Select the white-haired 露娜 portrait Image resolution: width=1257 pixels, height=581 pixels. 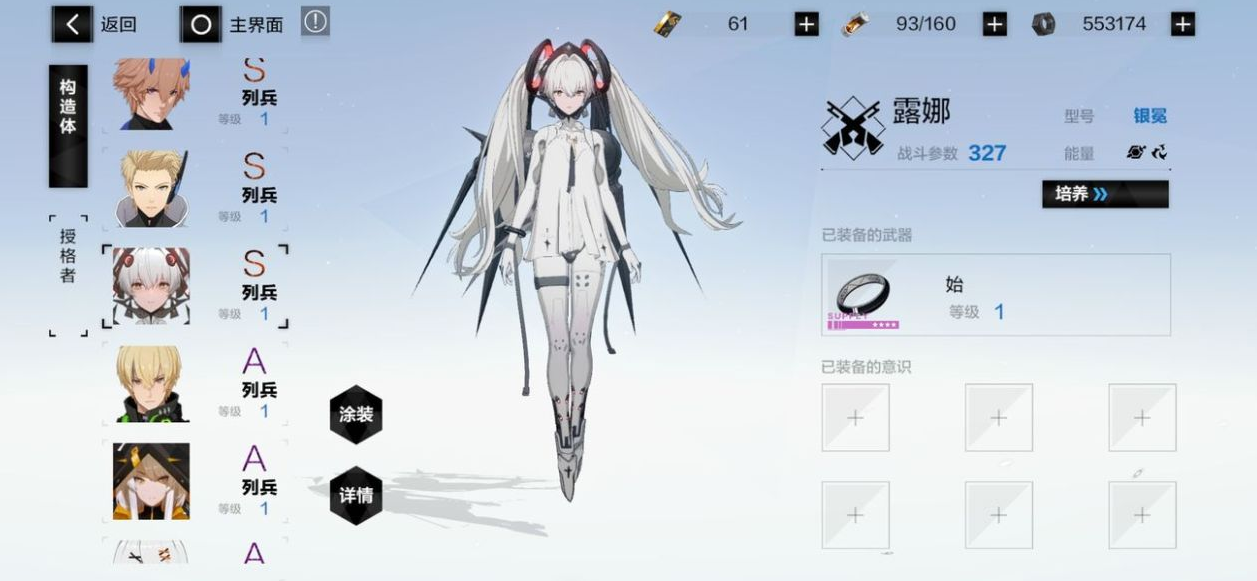(x=152, y=287)
